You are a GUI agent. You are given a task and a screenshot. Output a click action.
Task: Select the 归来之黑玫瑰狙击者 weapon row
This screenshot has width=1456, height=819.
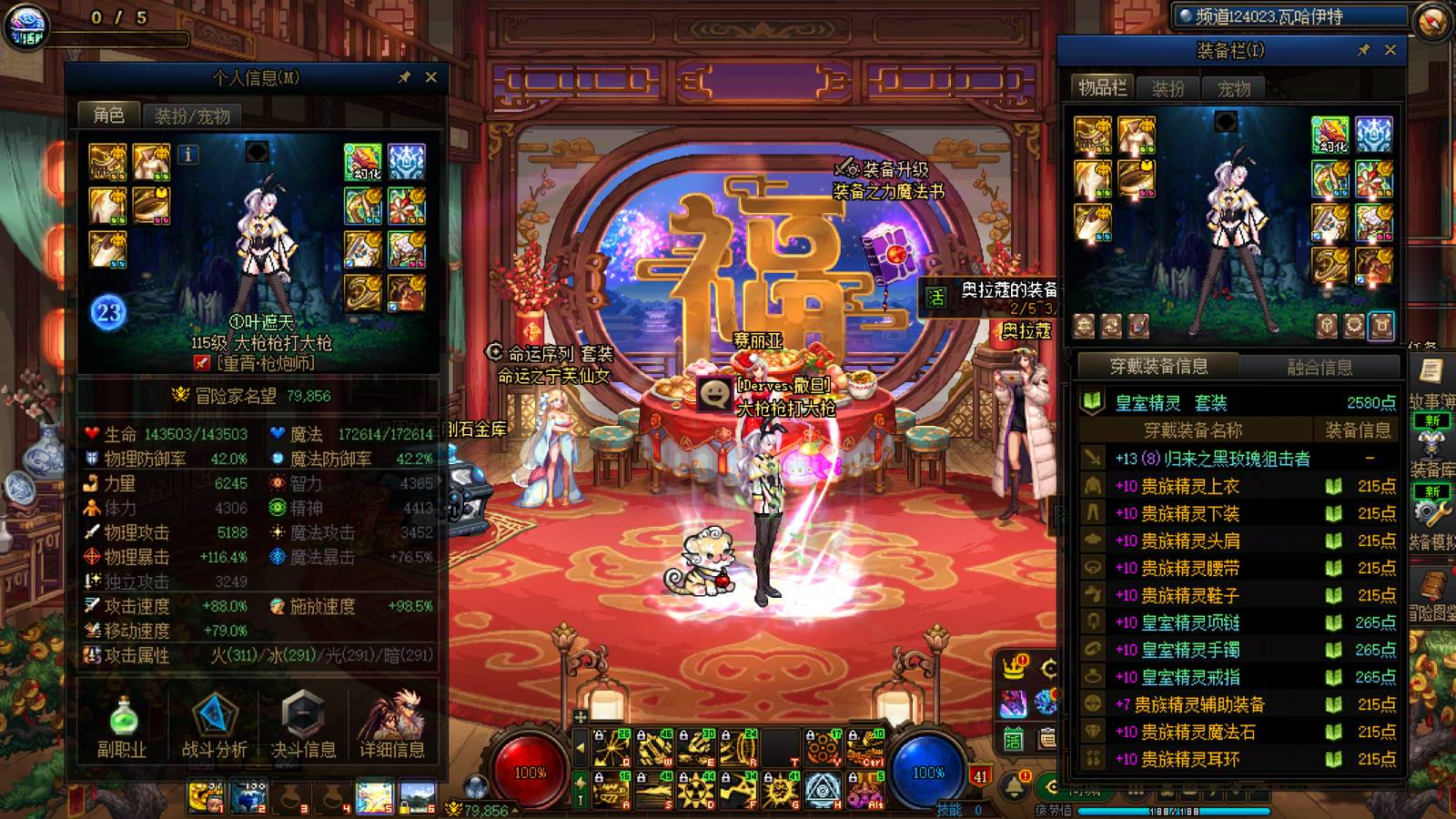tap(1238, 459)
